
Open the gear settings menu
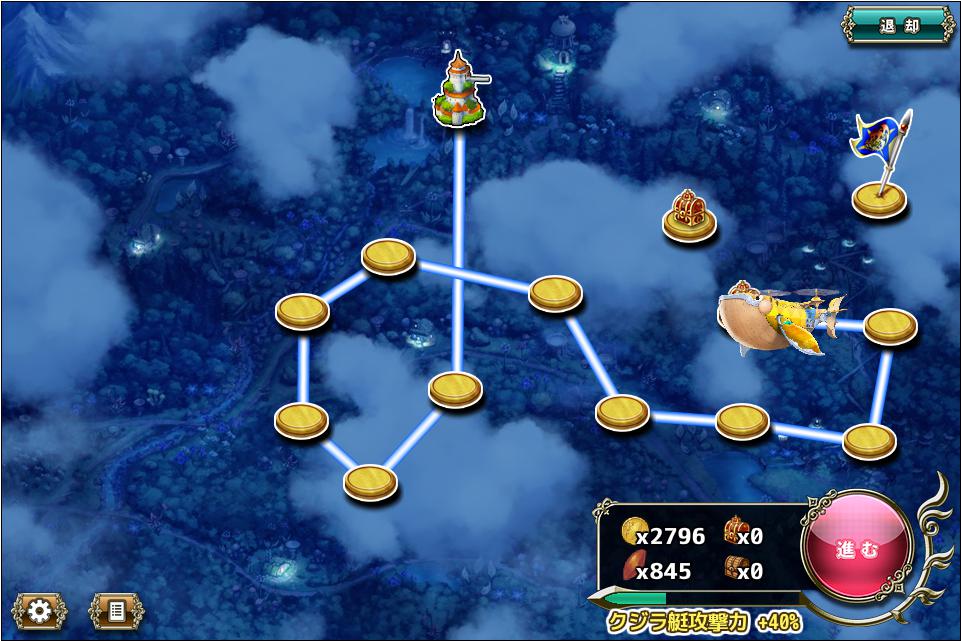pyautogui.click(x=40, y=610)
